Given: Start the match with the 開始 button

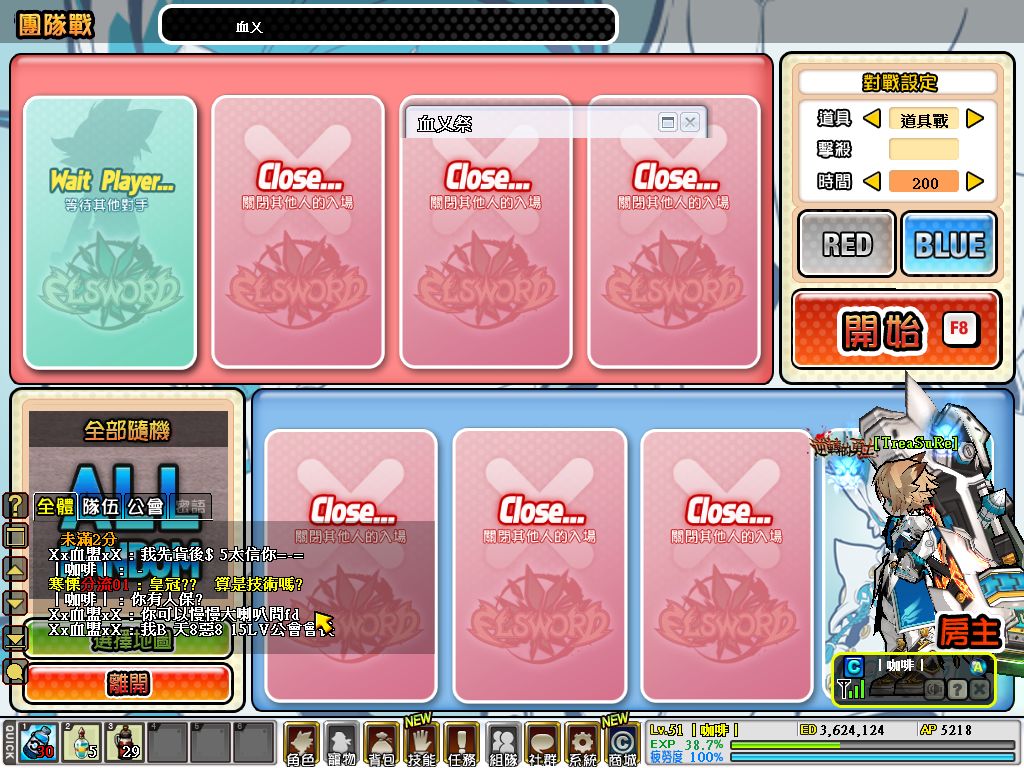Looking at the screenshot, I should pos(896,330).
